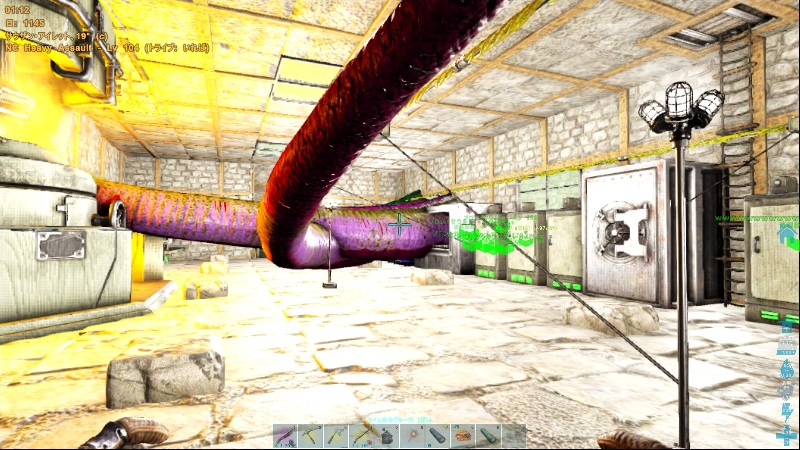Select the teal cylinder hotbar item
Screen dimensions: 800x450
pyautogui.click(x=488, y=436)
